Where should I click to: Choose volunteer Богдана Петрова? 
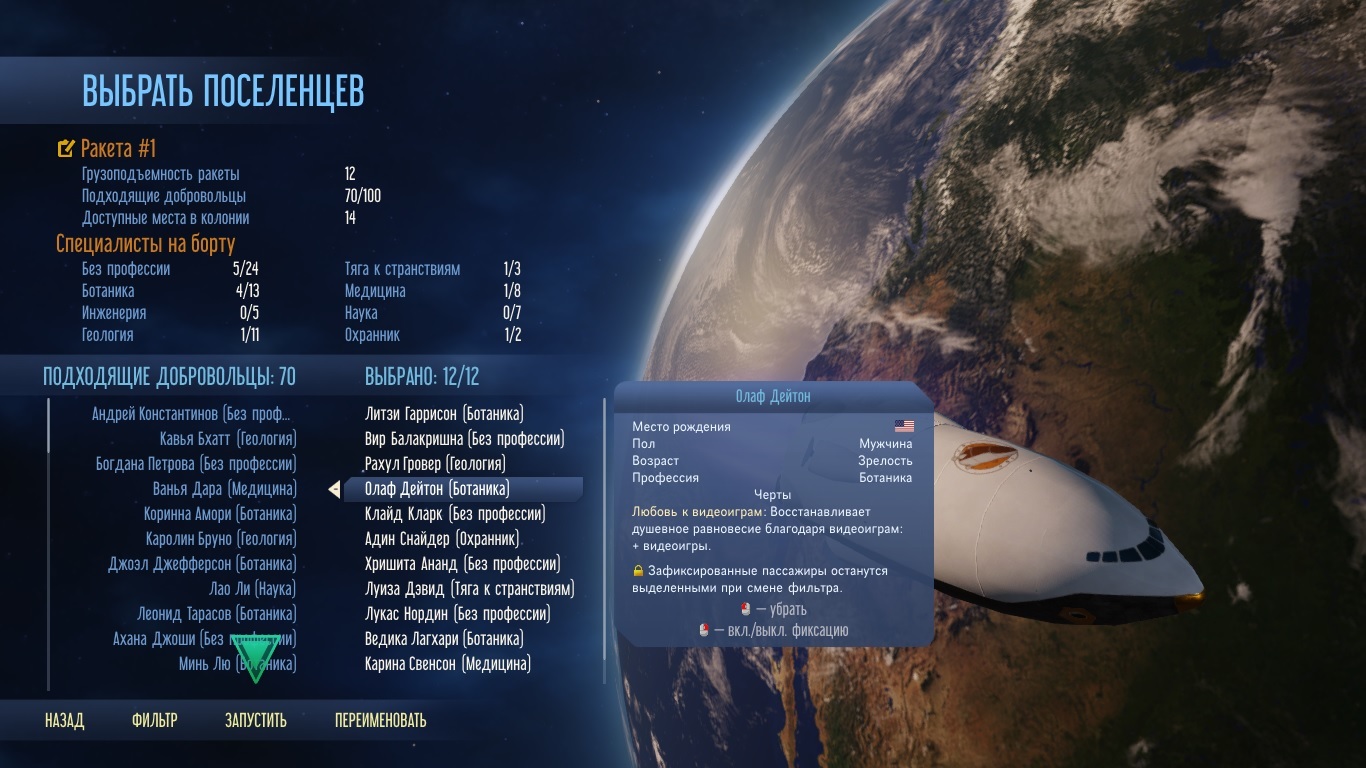pyautogui.click(x=196, y=464)
